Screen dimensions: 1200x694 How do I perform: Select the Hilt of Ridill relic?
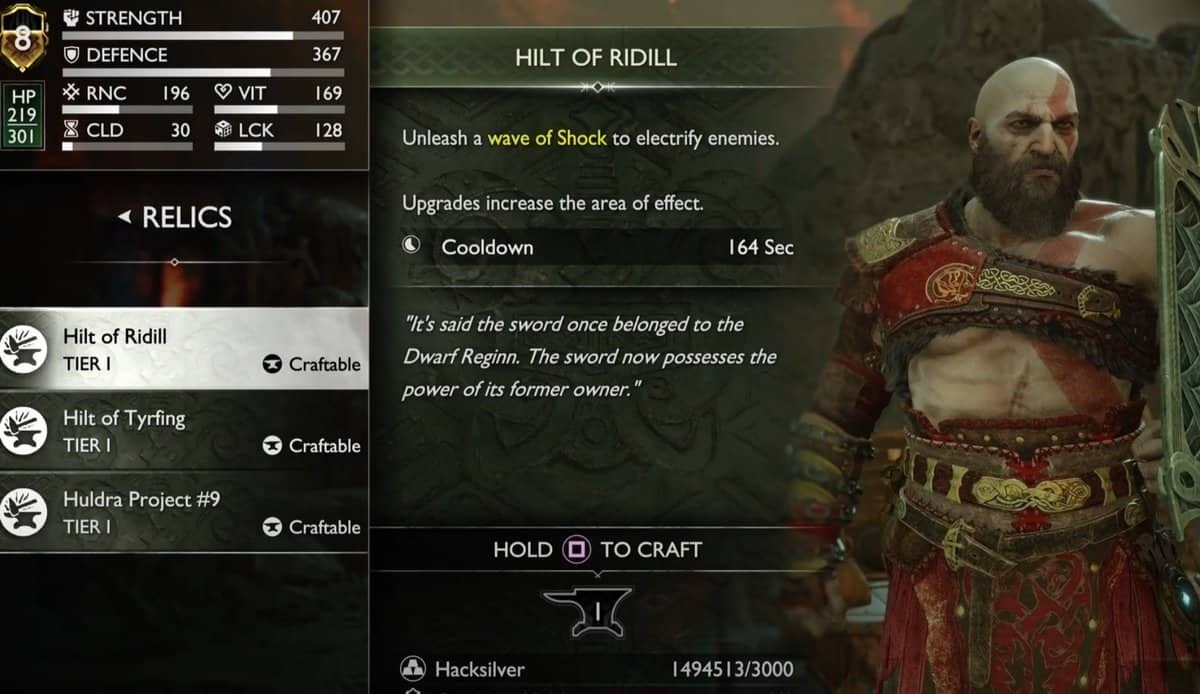(184, 349)
